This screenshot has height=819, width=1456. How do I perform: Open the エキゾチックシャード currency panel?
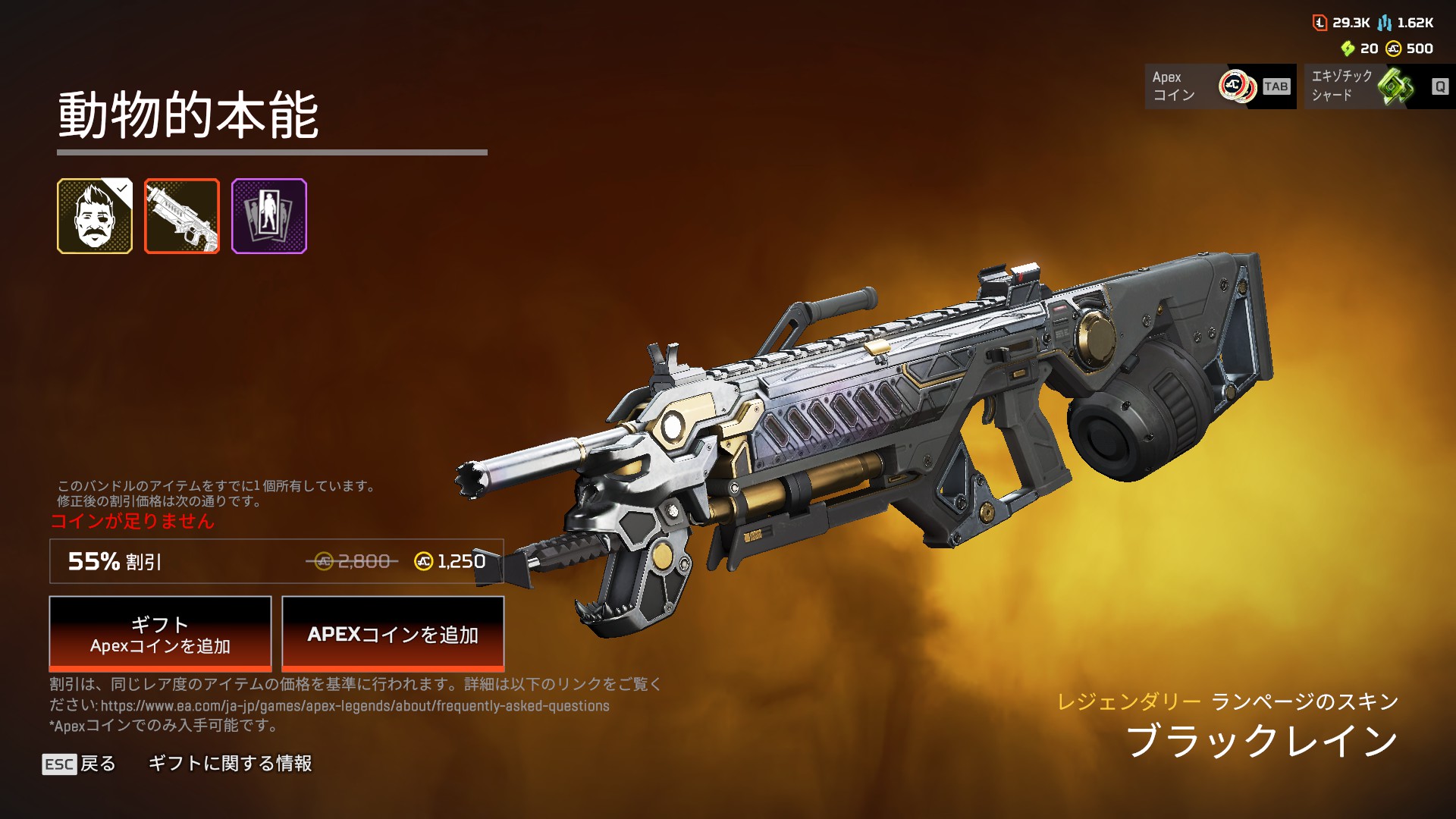point(1379,86)
